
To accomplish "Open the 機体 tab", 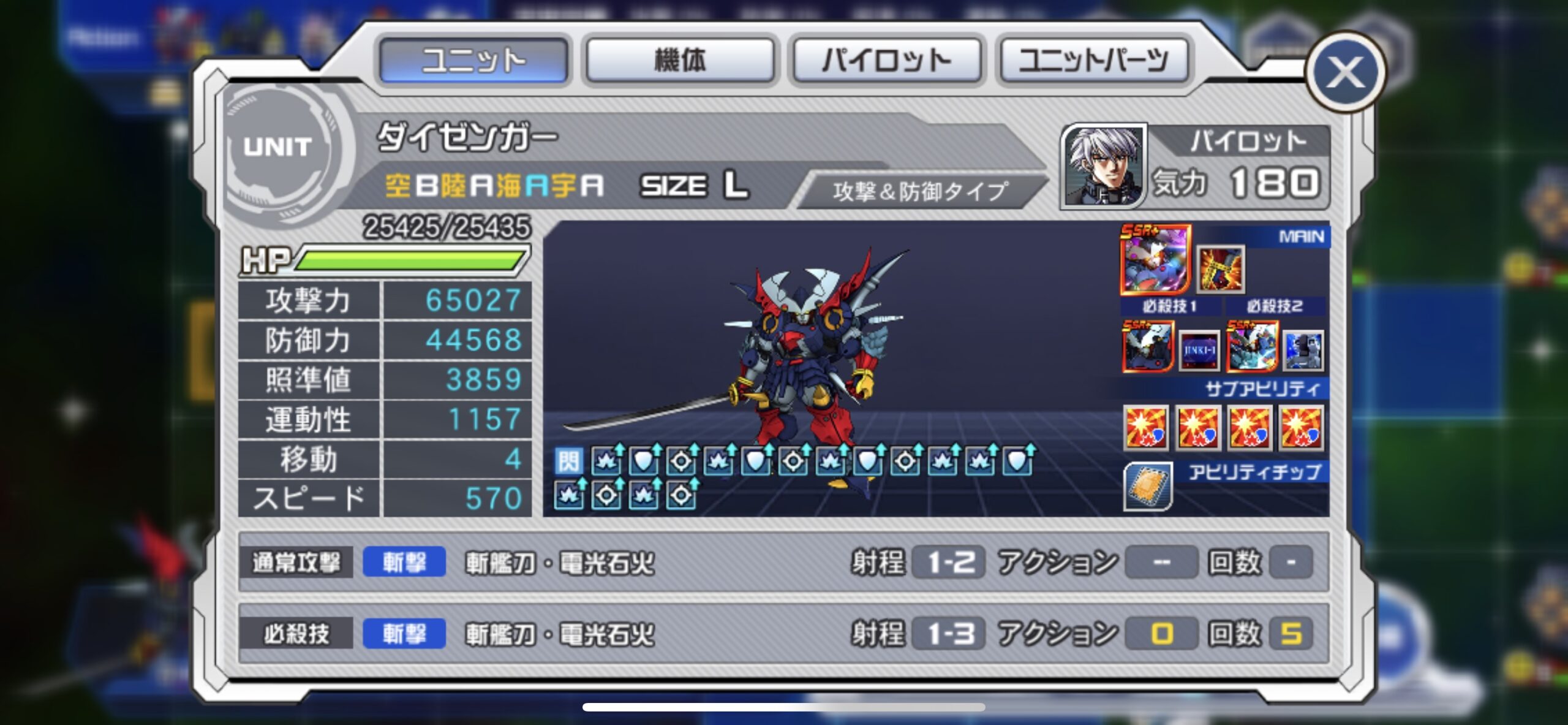I will coord(680,60).
